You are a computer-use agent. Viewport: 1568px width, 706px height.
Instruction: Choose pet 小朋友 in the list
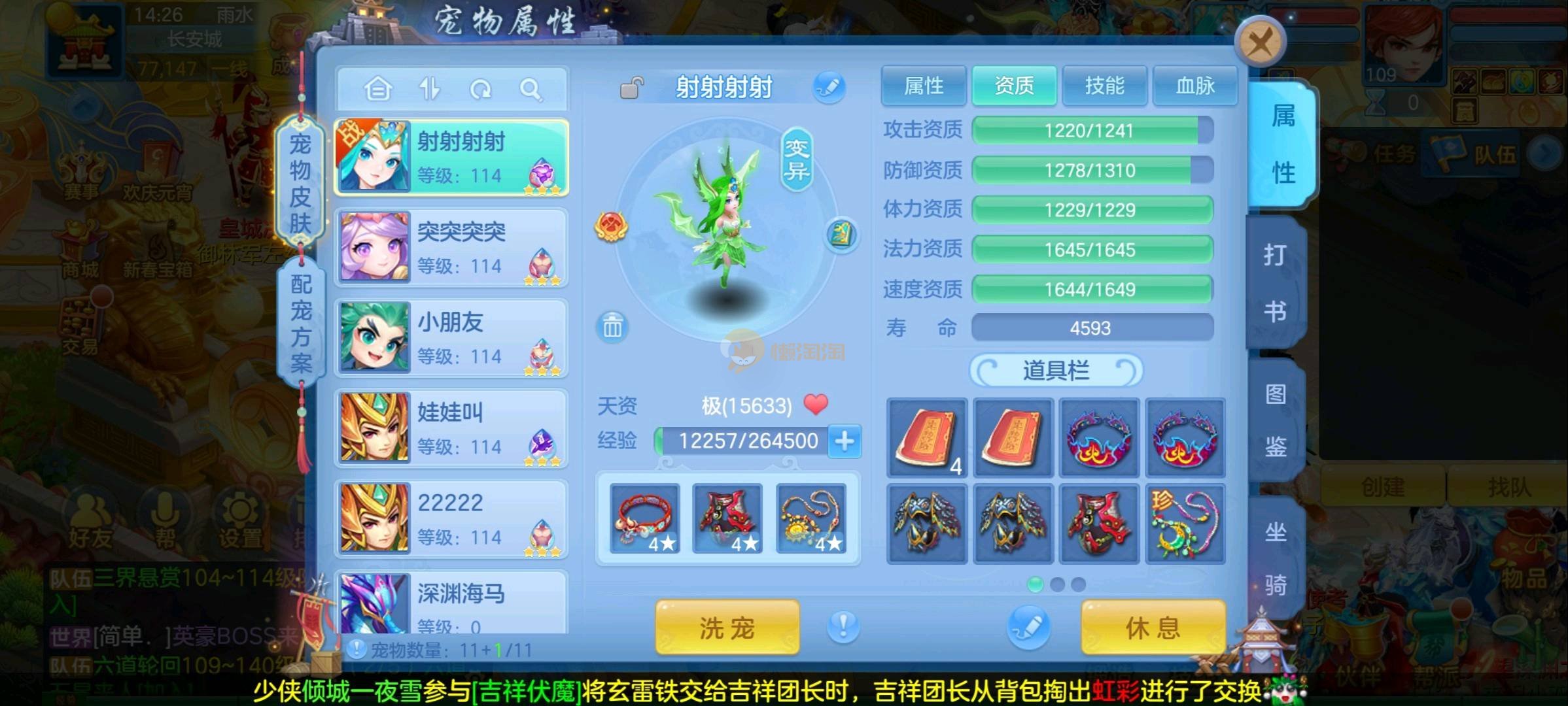tap(451, 338)
